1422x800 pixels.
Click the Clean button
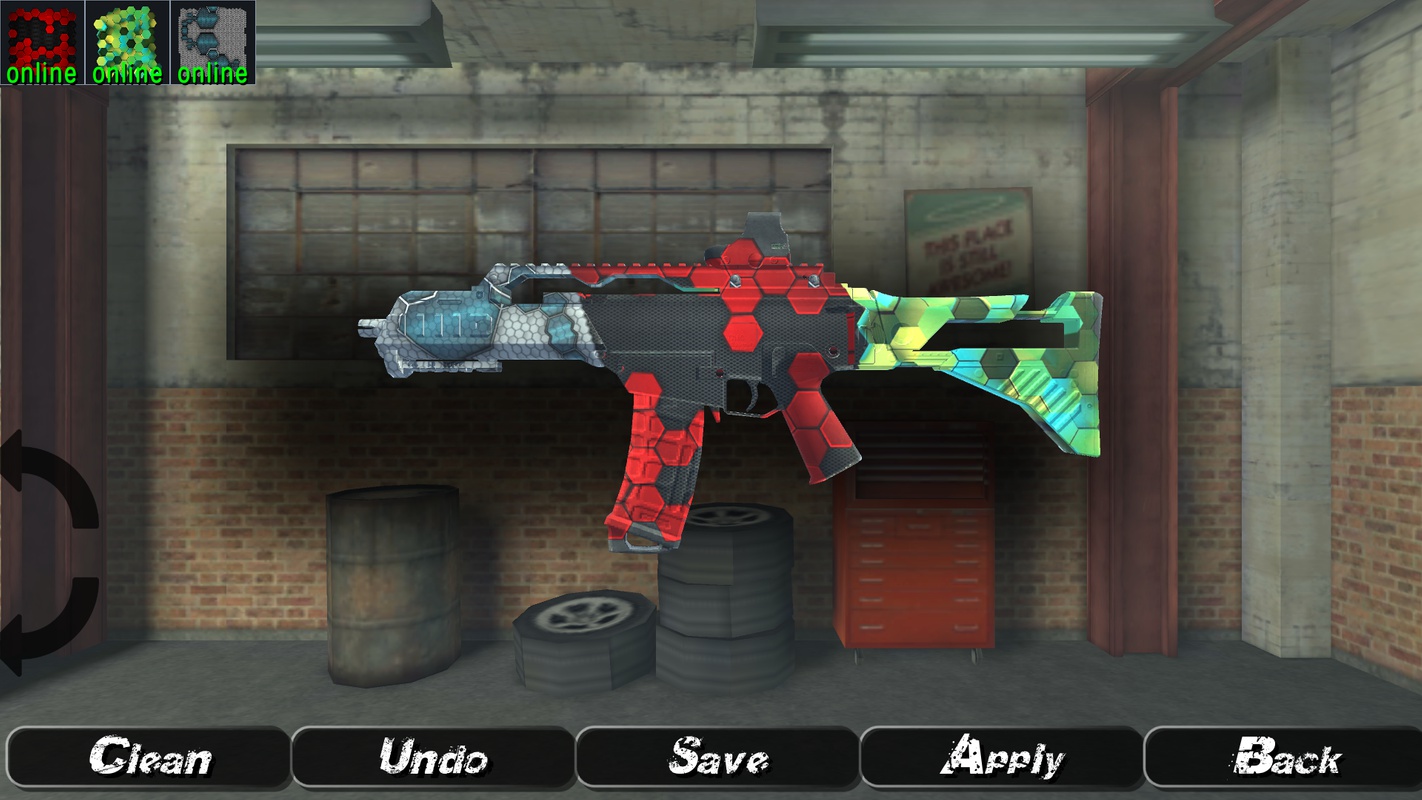[149, 757]
